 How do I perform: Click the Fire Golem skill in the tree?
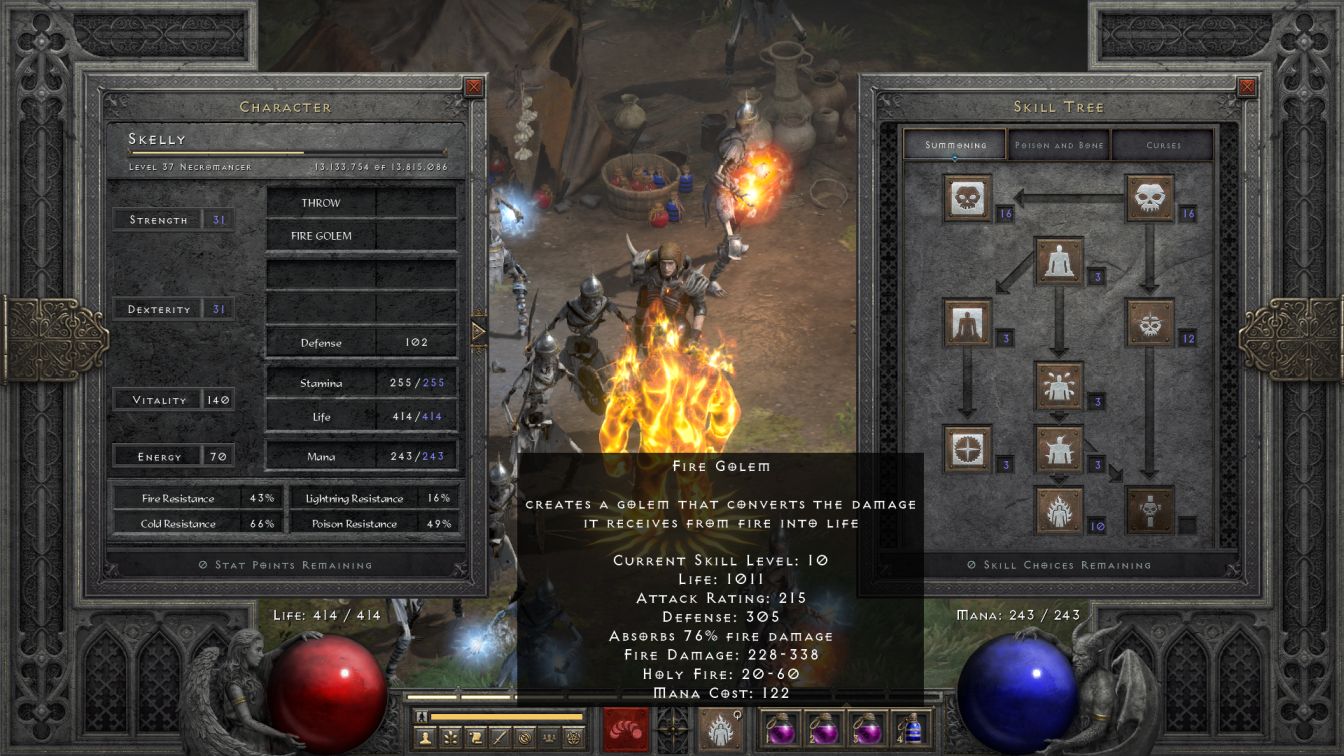[1059, 511]
